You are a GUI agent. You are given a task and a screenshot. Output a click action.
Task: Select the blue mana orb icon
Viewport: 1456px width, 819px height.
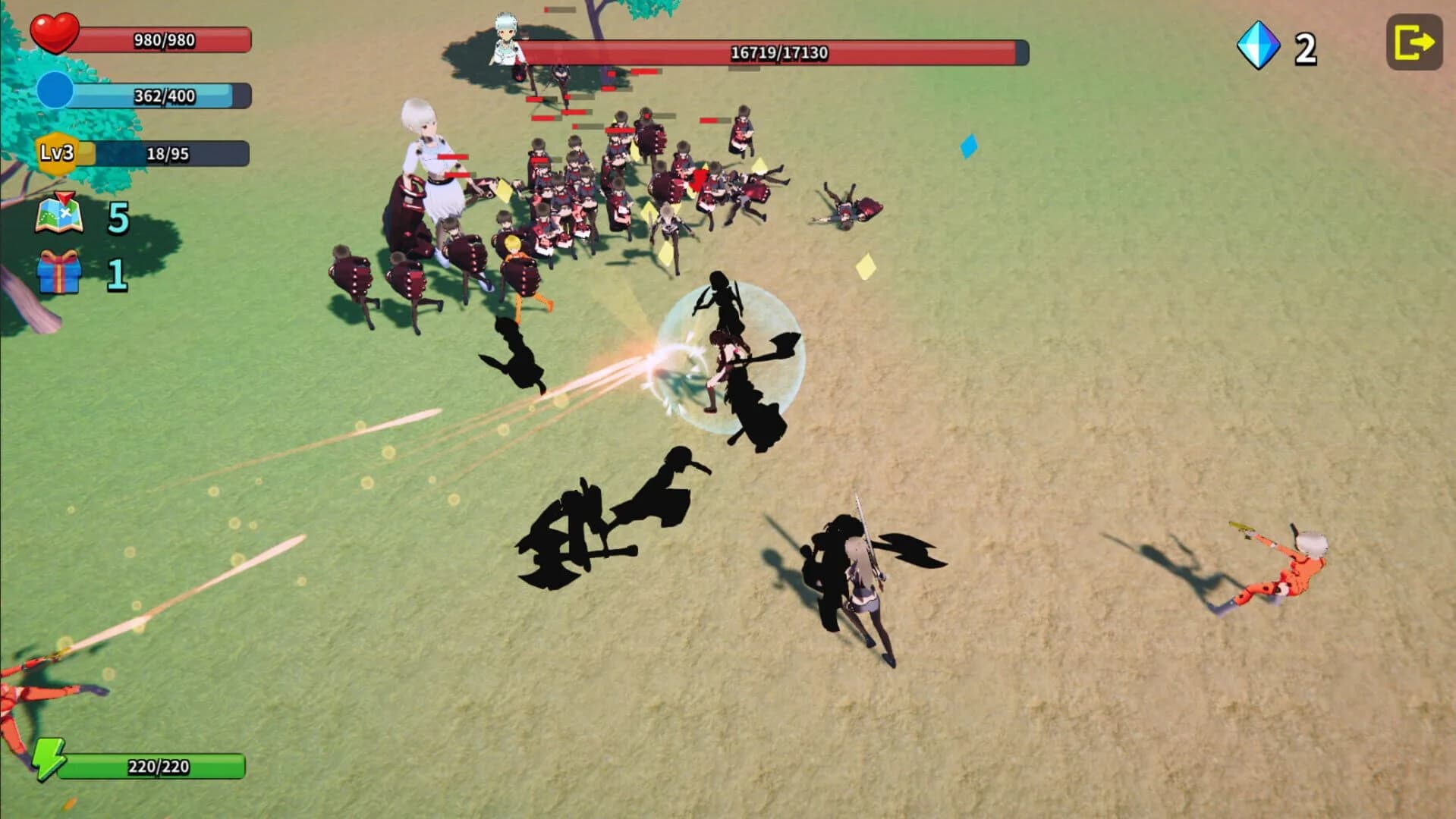point(55,91)
